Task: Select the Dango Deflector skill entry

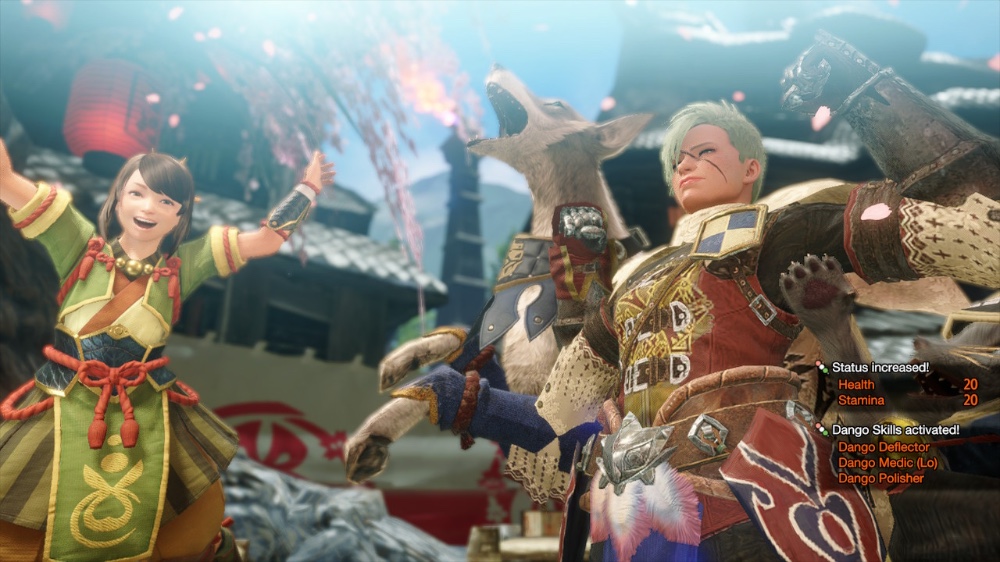Action: pyautogui.click(x=883, y=447)
